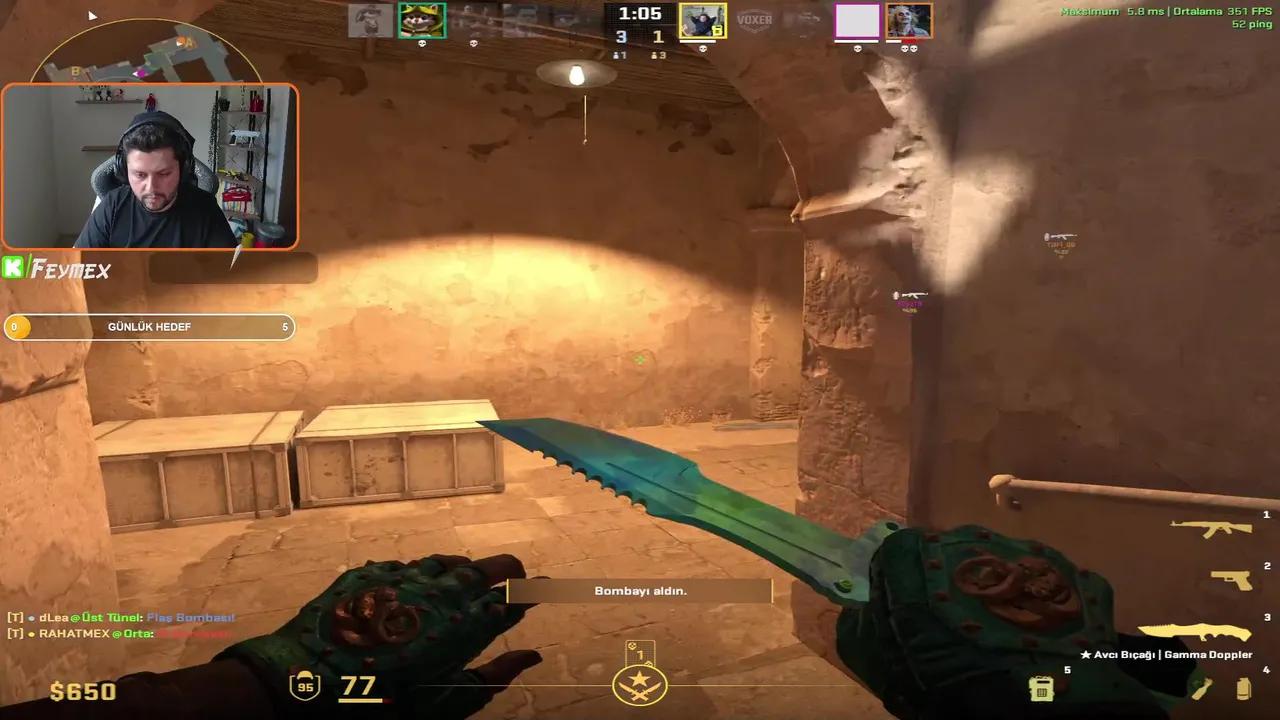Click the battery-style item icon in slot 4
This screenshot has height=720, width=1280.
(1243, 688)
